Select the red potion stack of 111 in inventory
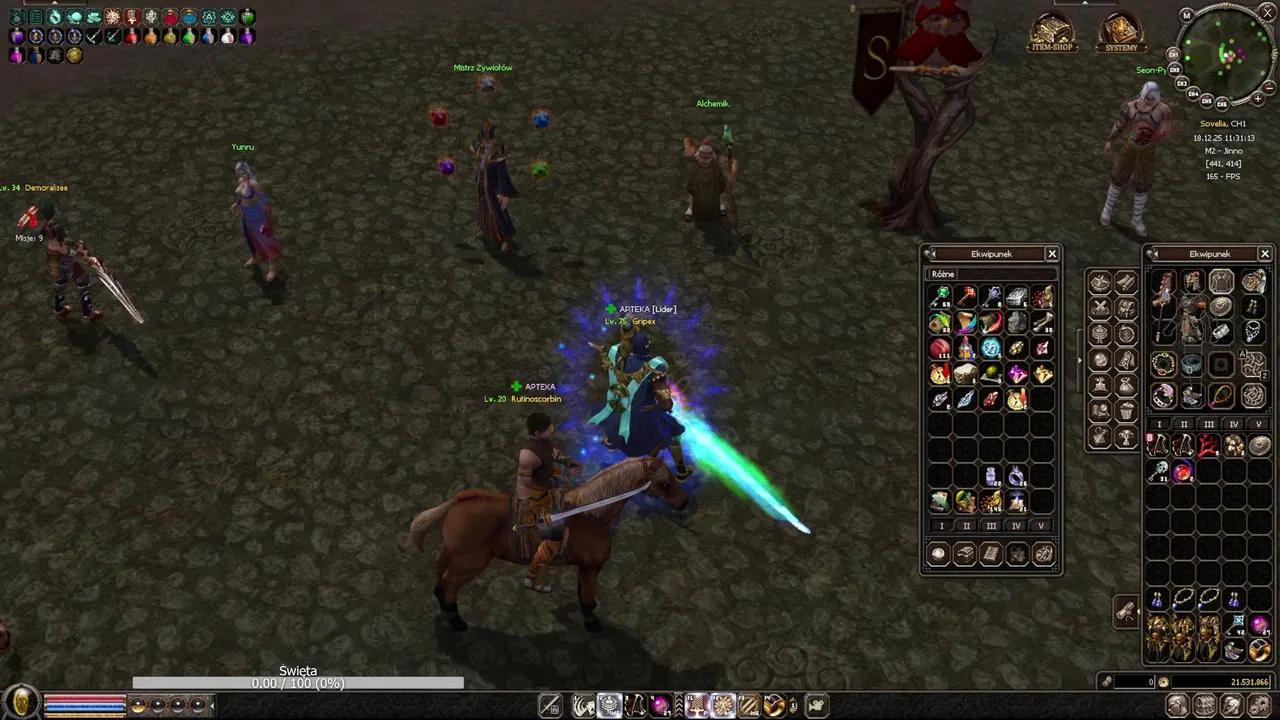1280x720 pixels. [940, 347]
